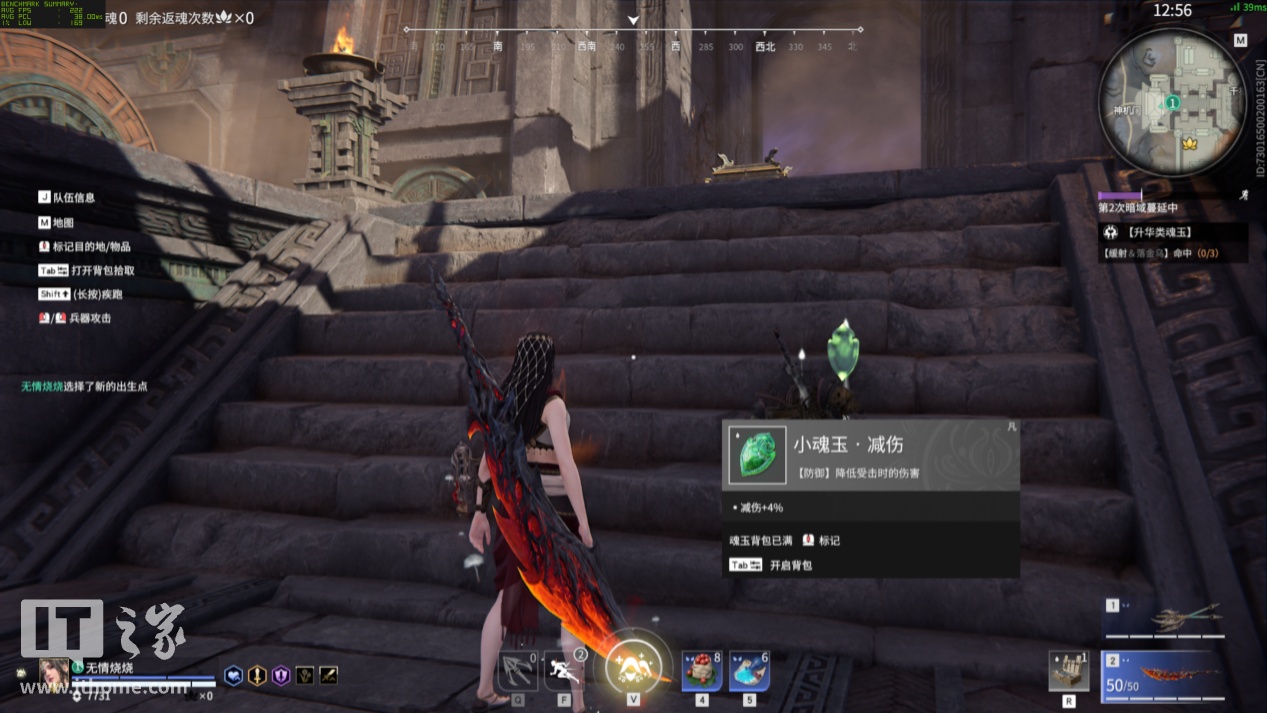Image resolution: width=1267 pixels, height=713 pixels.
Task: Use the blue armor powder item
Action: click(x=748, y=671)
